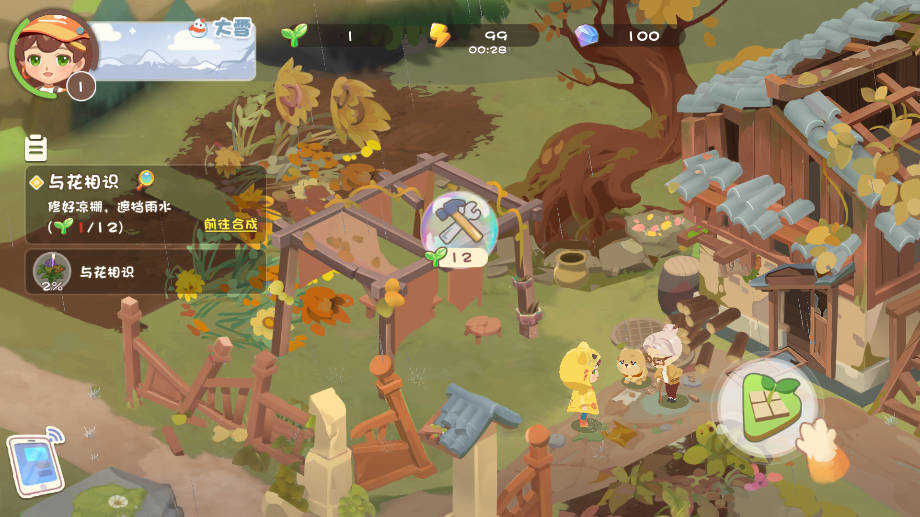This screenshot has height=517, width=920.
Task: Tap the weather banner showing 大雪
Action: click(x=176, y=49)
